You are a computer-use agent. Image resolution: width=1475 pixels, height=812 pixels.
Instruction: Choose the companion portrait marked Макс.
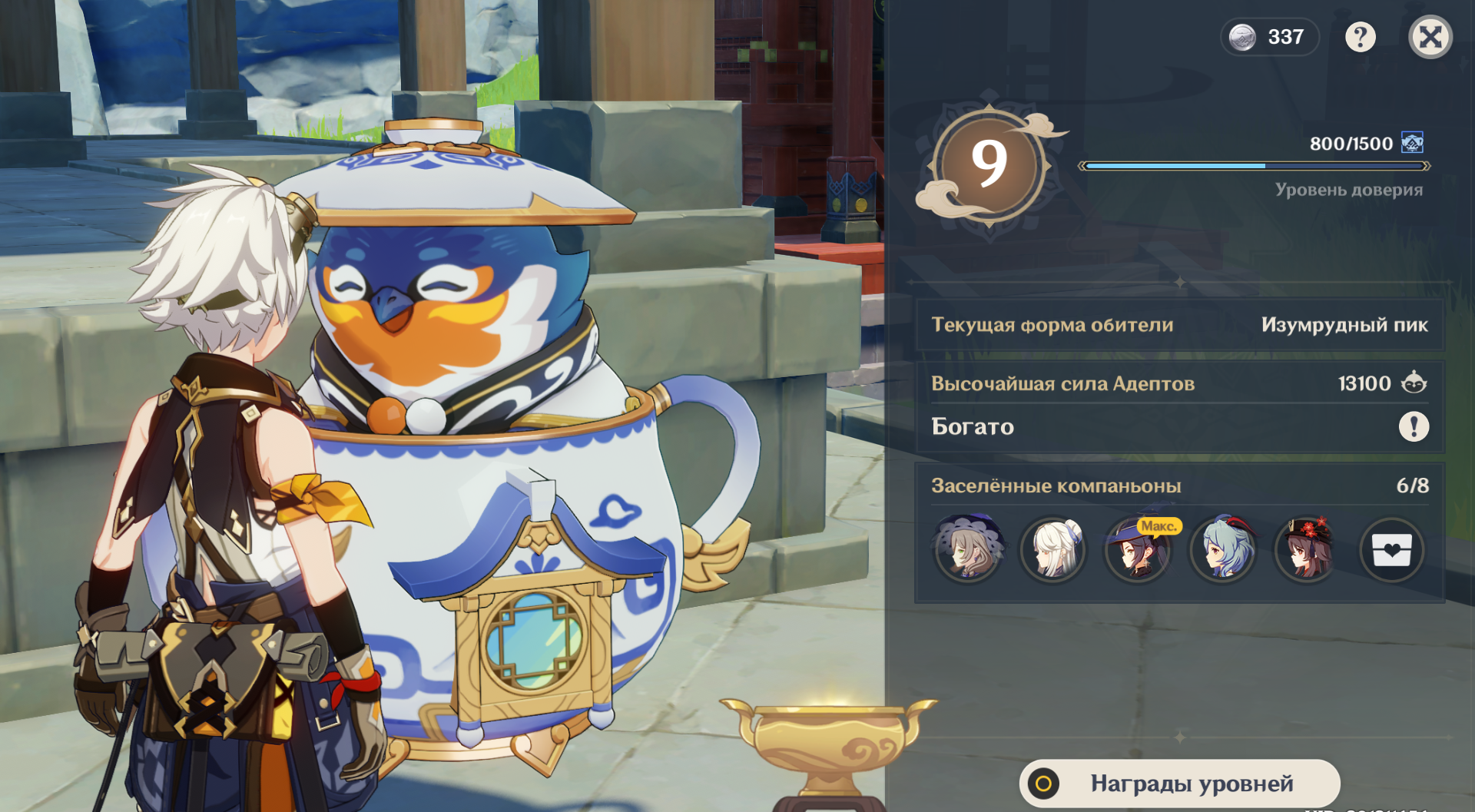tap(1138, 549)
